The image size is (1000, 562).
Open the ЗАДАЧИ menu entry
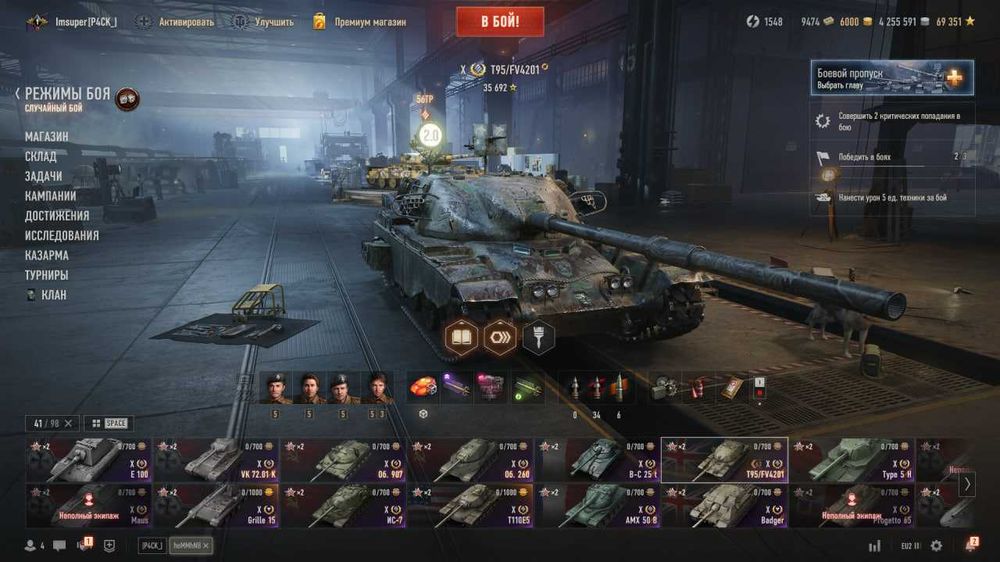(44, 176)
